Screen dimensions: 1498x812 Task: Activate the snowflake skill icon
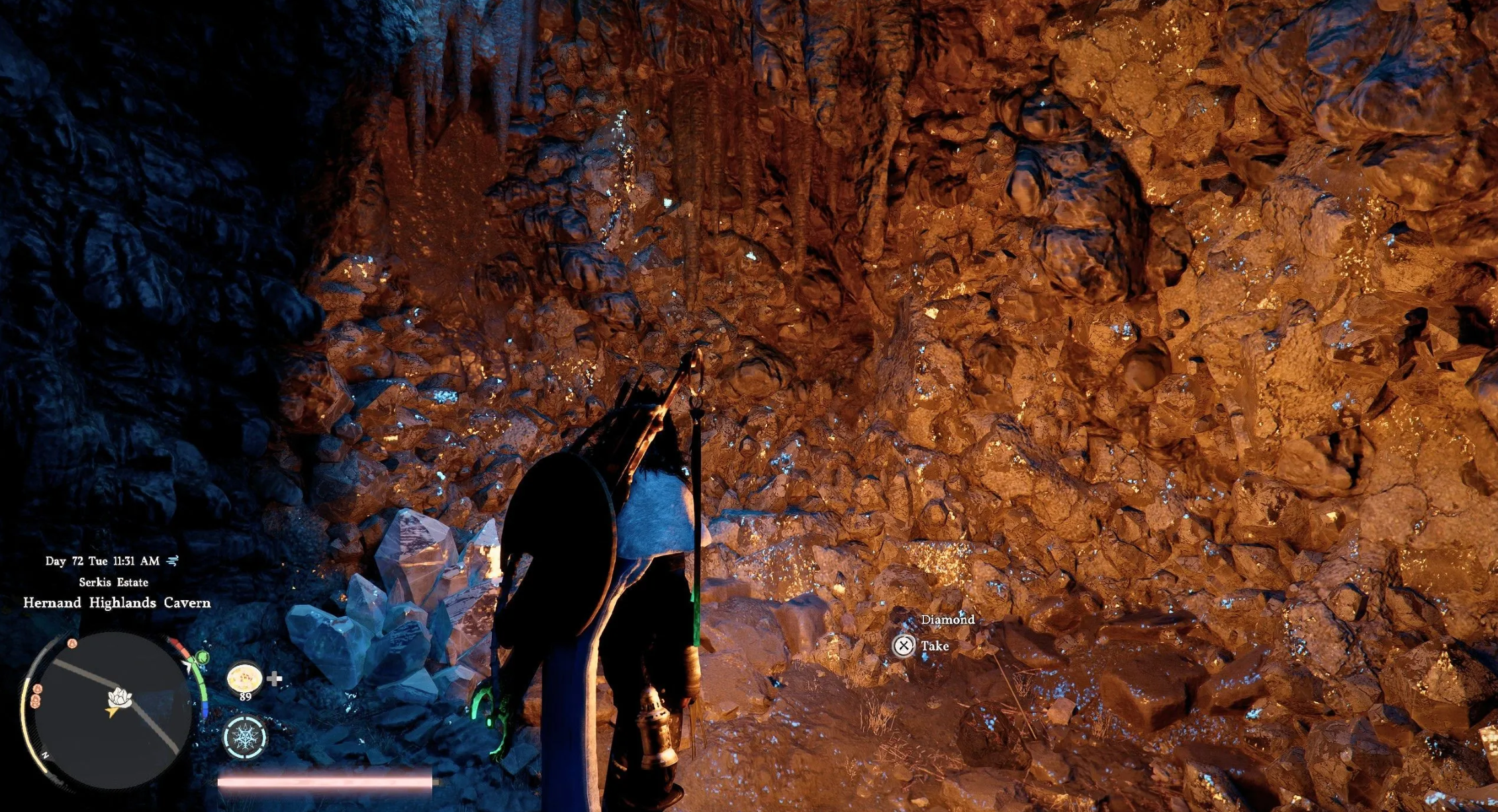[x=245, y=737]
